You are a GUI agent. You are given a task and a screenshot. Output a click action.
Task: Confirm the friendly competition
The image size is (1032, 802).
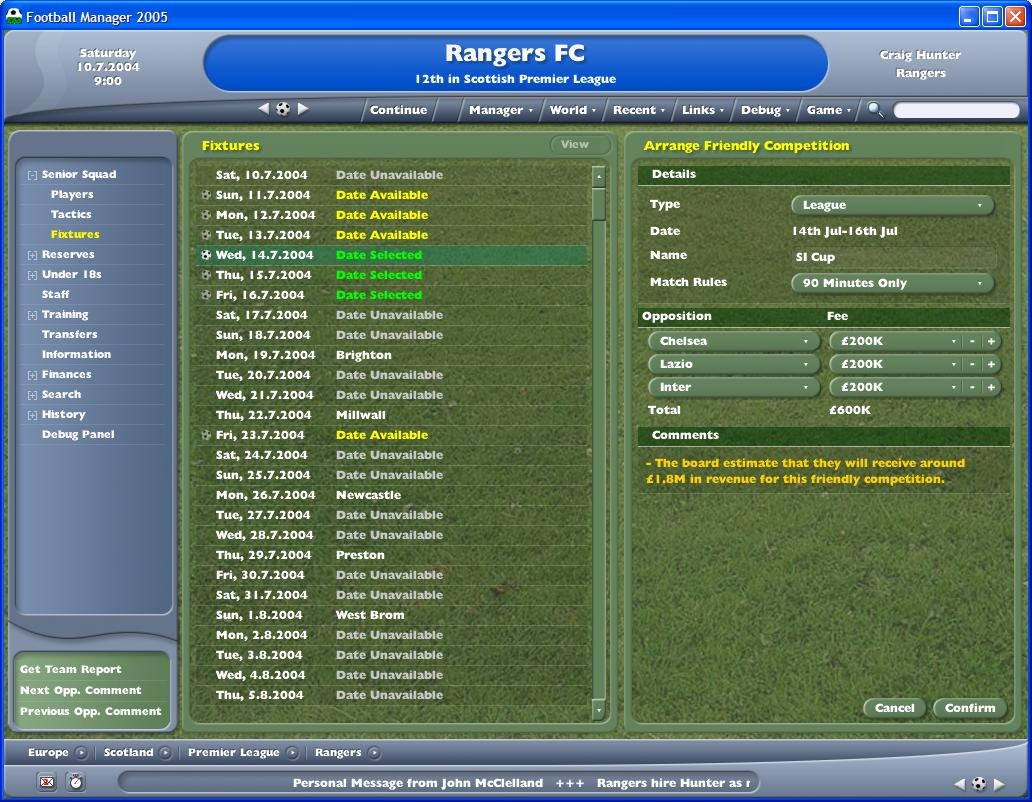970,708
